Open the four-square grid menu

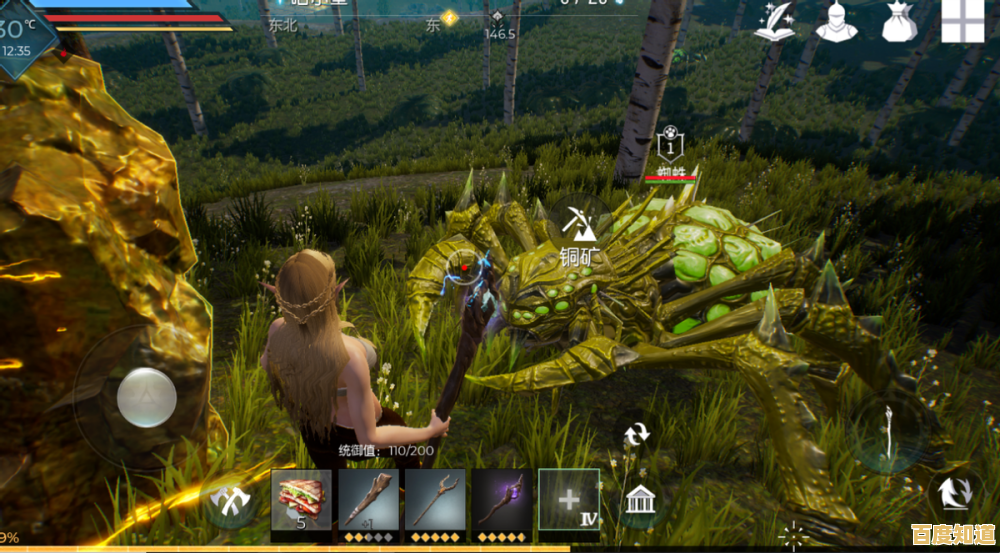click(963, 21)
